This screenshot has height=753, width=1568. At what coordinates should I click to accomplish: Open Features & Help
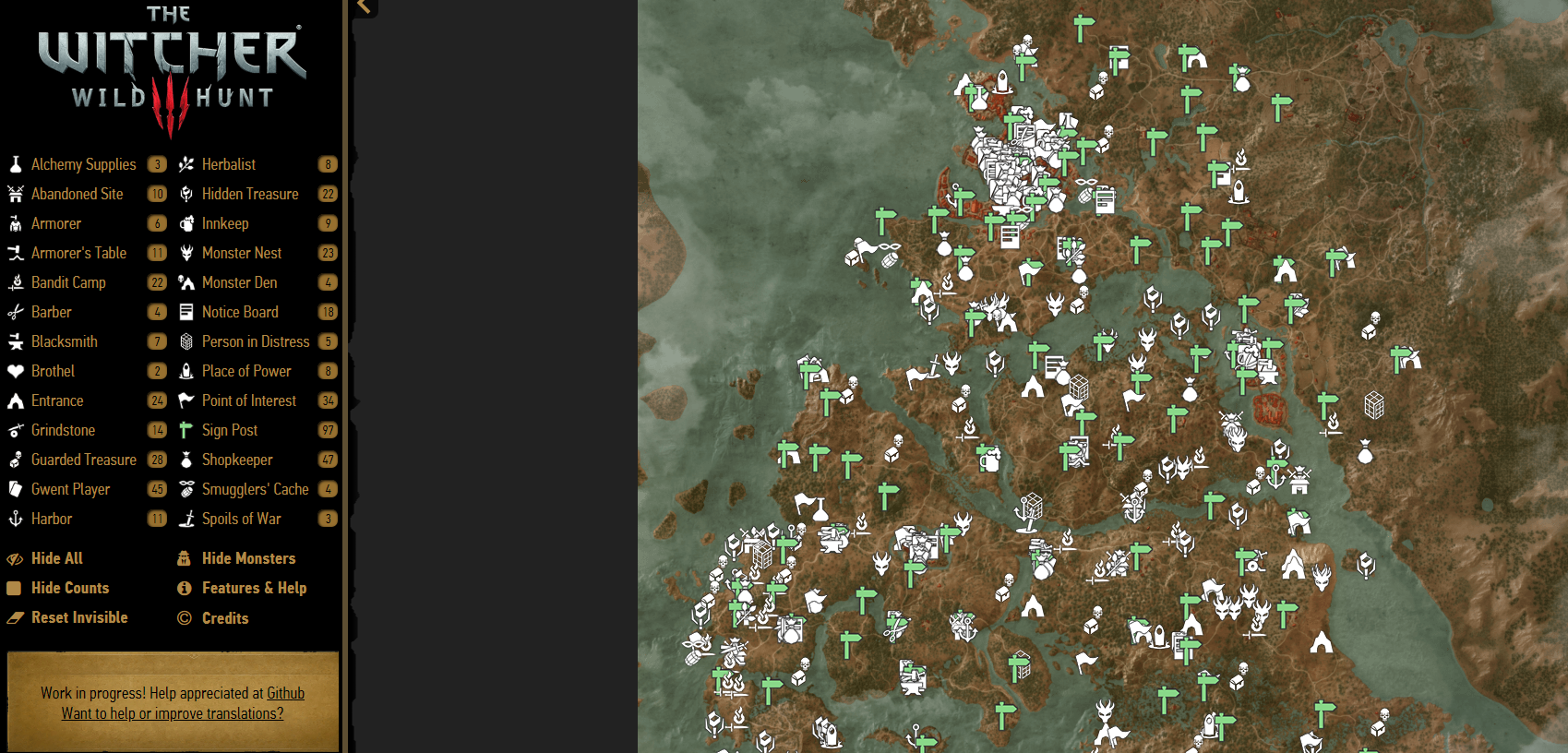pos(254,588)
